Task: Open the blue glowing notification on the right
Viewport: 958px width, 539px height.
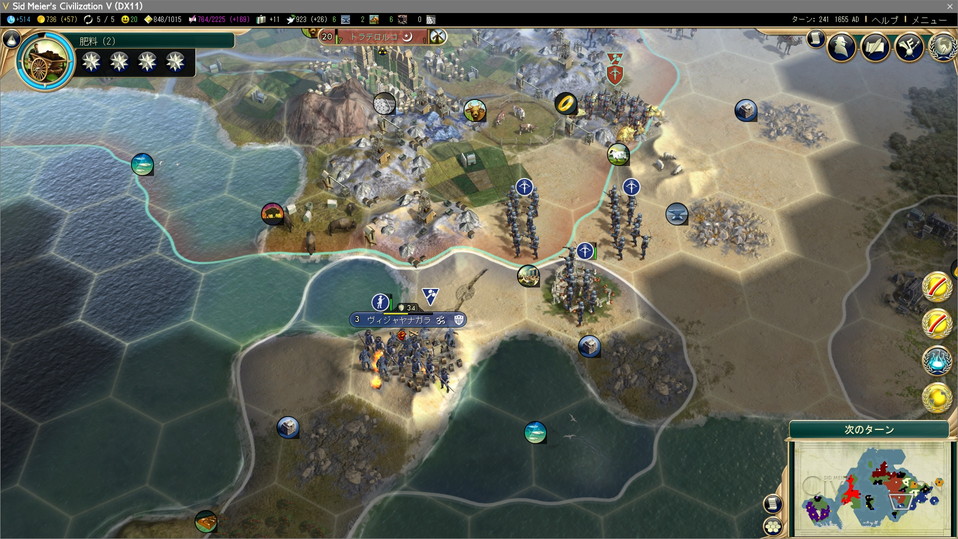Action: 937,359
